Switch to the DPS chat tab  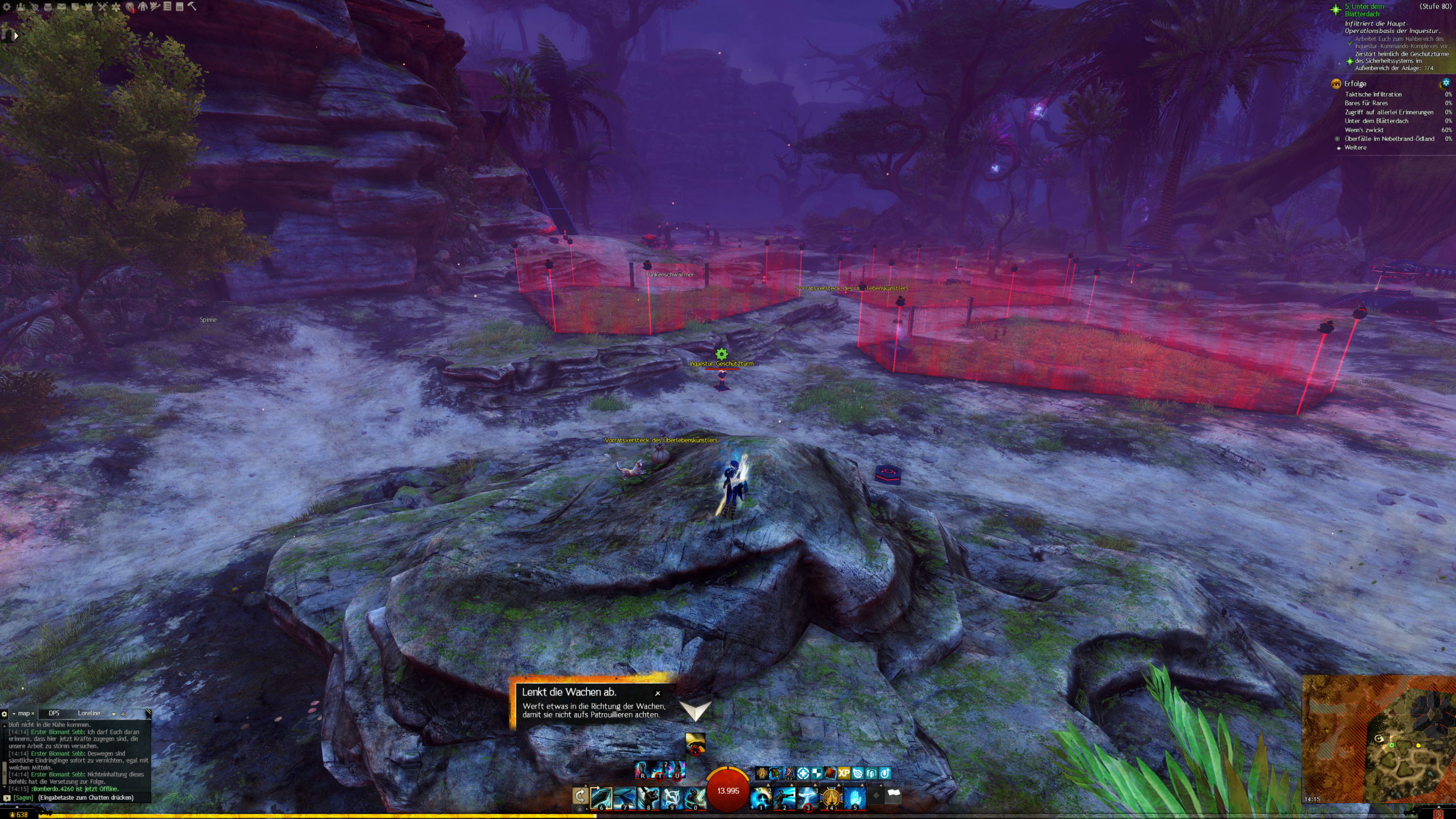[x=54, y=713]
